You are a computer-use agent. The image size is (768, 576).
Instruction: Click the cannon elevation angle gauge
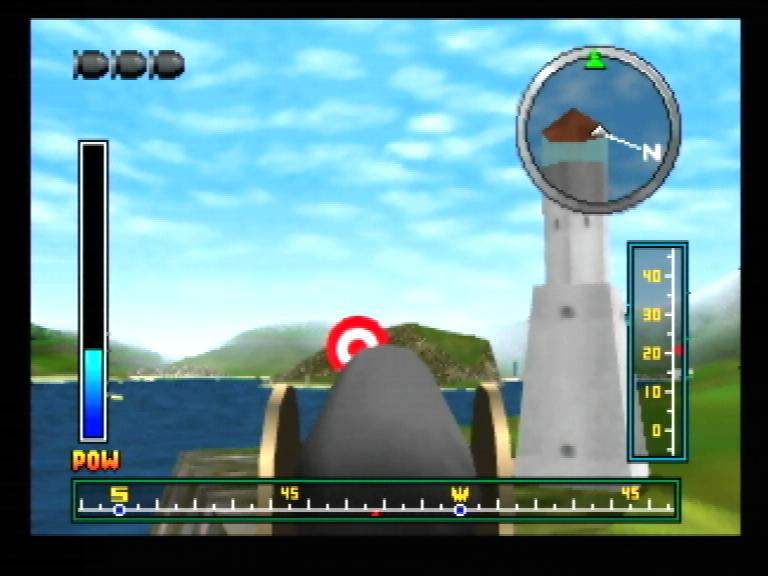coord(657,351)
